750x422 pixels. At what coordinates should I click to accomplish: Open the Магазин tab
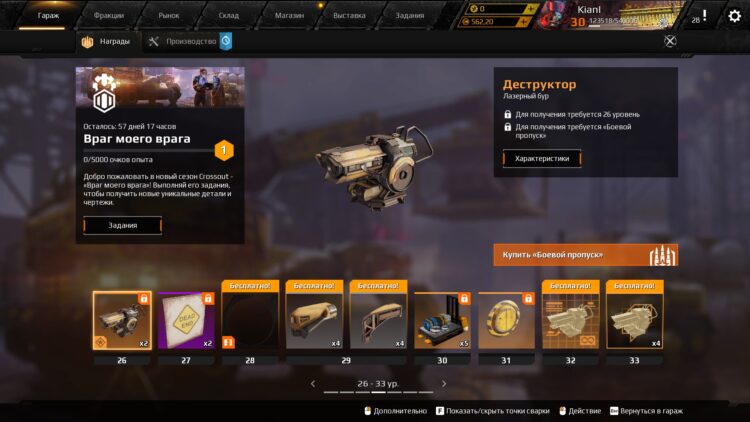pyautogui.click(x=289, y=15)
